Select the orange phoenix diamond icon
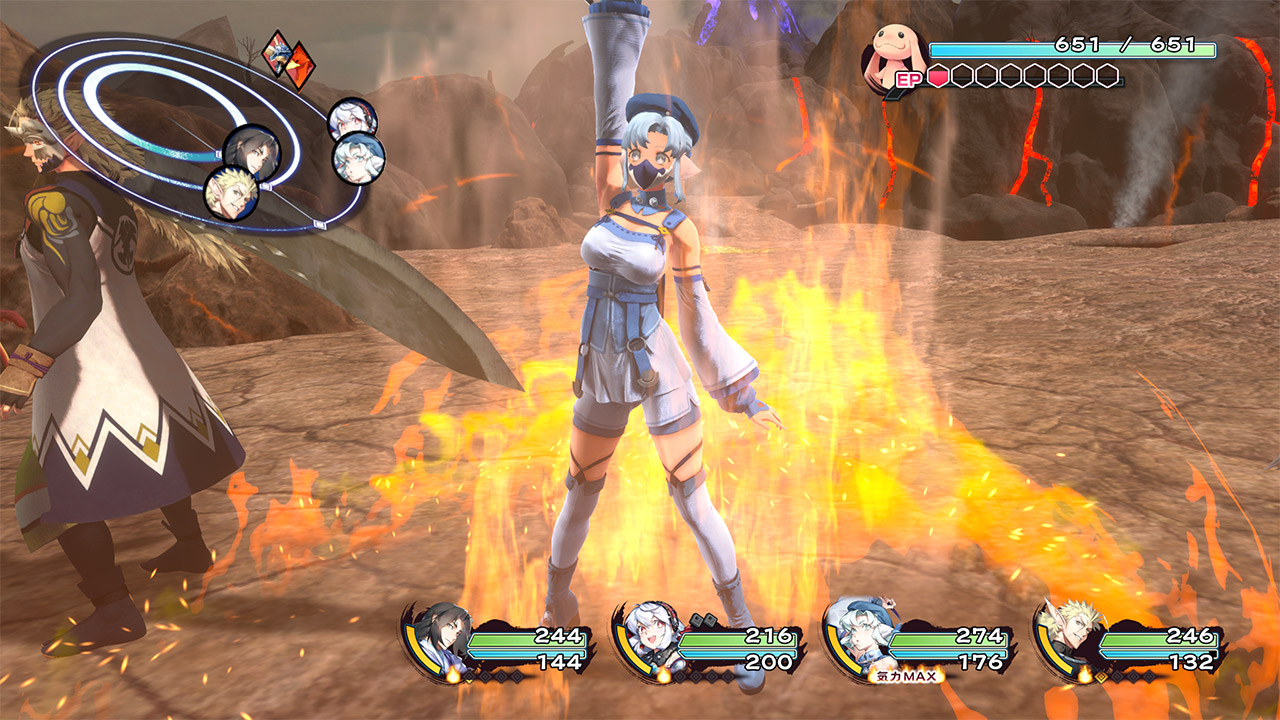The width and height of the screenshot is (1280, 720). (x=298, y=66)
